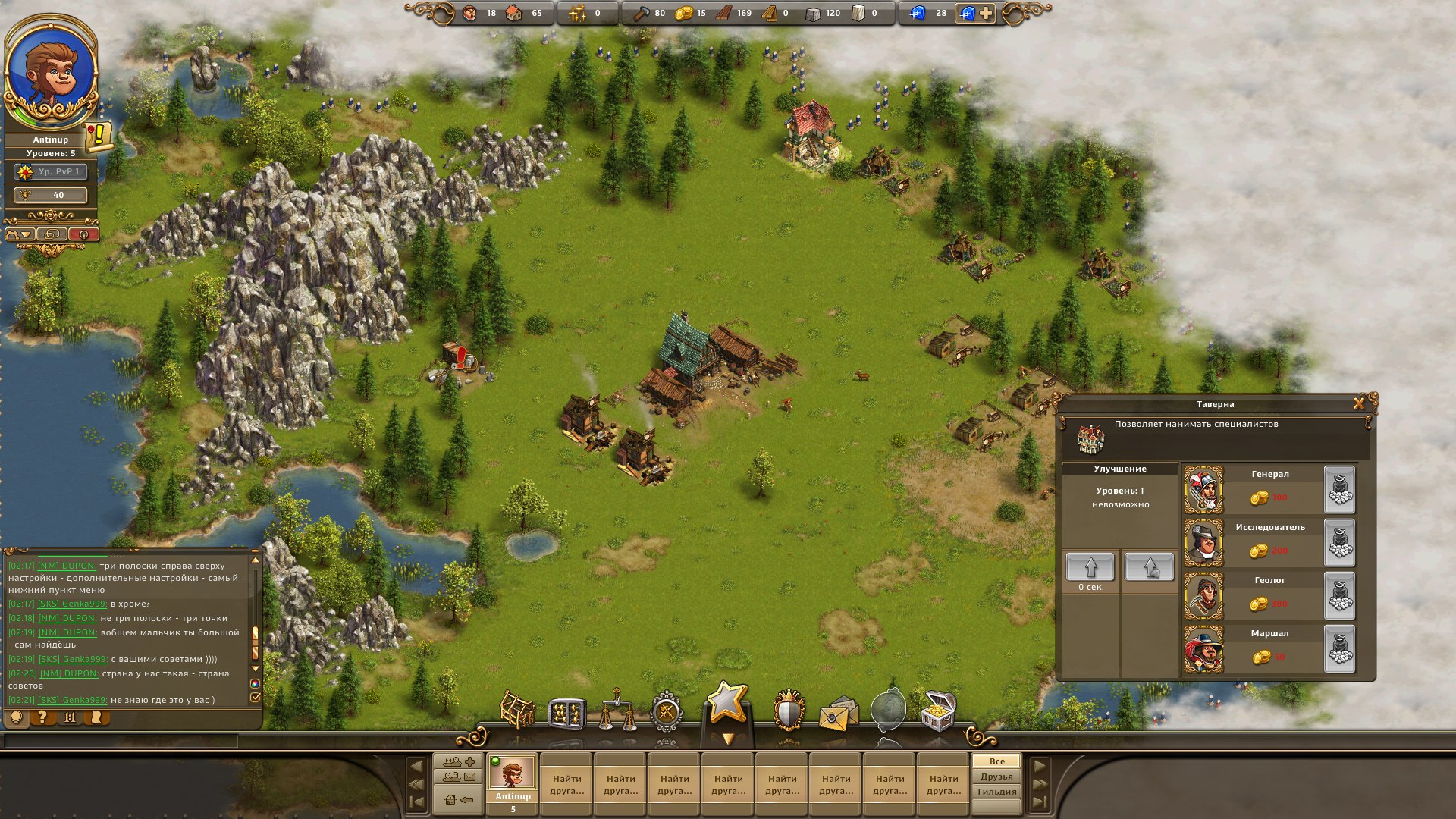Screen dimensions: 1456x819
Task: Switch friends list filter to Гильдия
Action: tap(995, 792)
